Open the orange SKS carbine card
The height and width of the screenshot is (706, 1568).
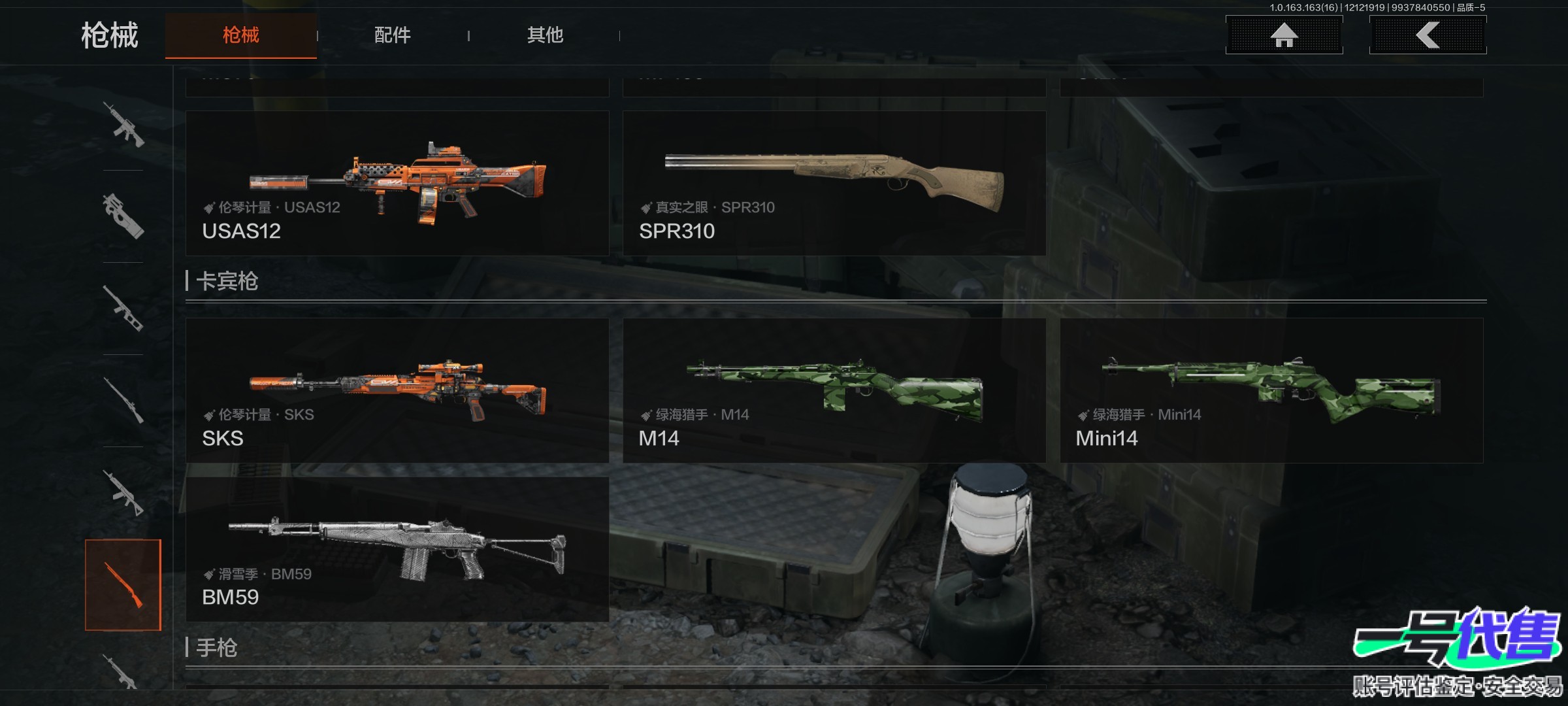tap(397, 390)
